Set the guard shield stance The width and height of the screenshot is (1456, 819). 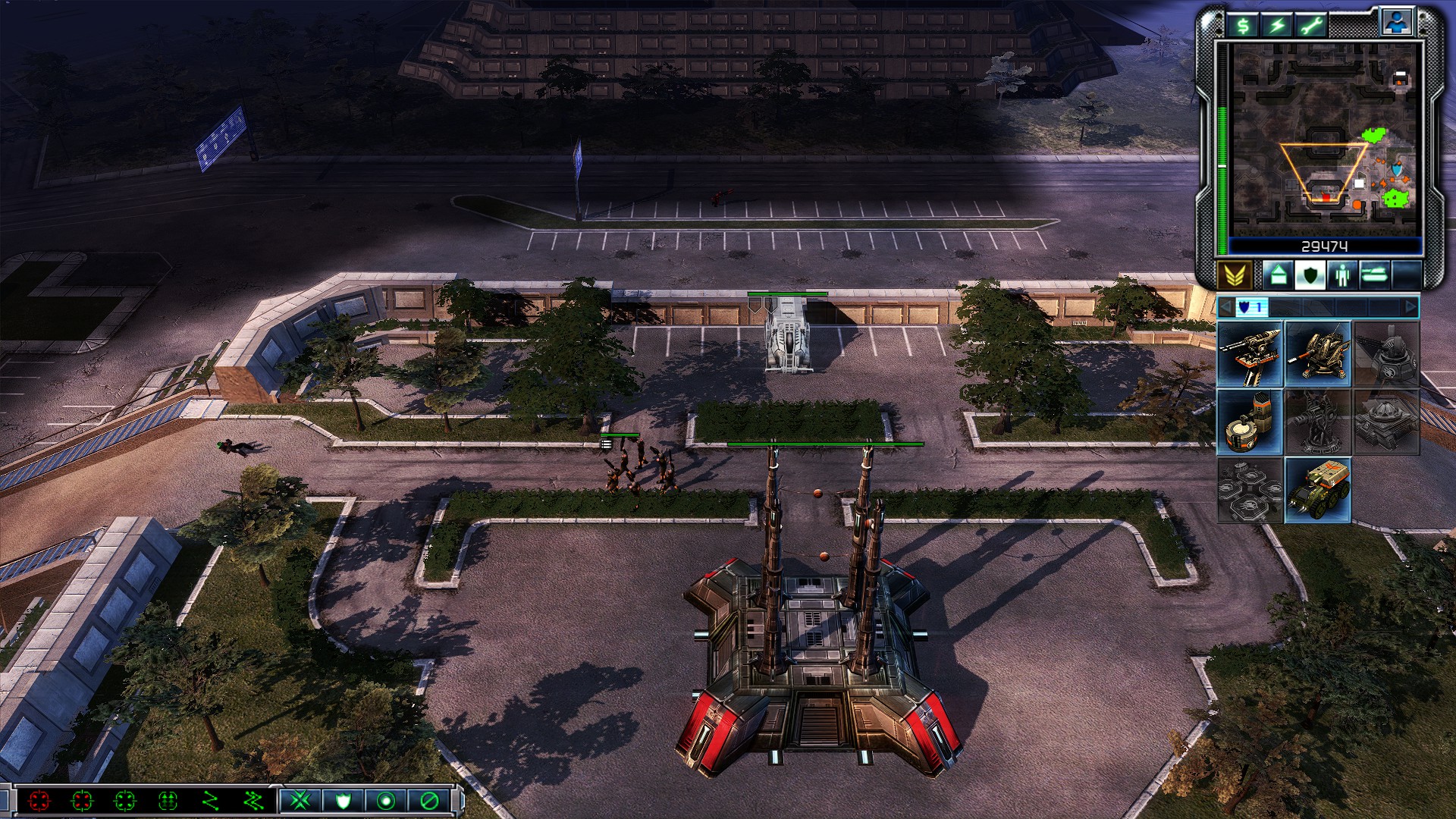343,800
